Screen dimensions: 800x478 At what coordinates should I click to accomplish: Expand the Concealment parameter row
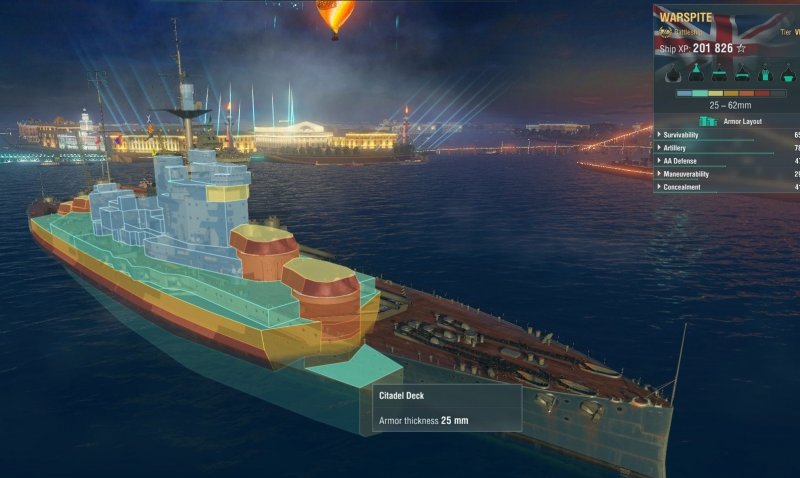click(686, 187)
